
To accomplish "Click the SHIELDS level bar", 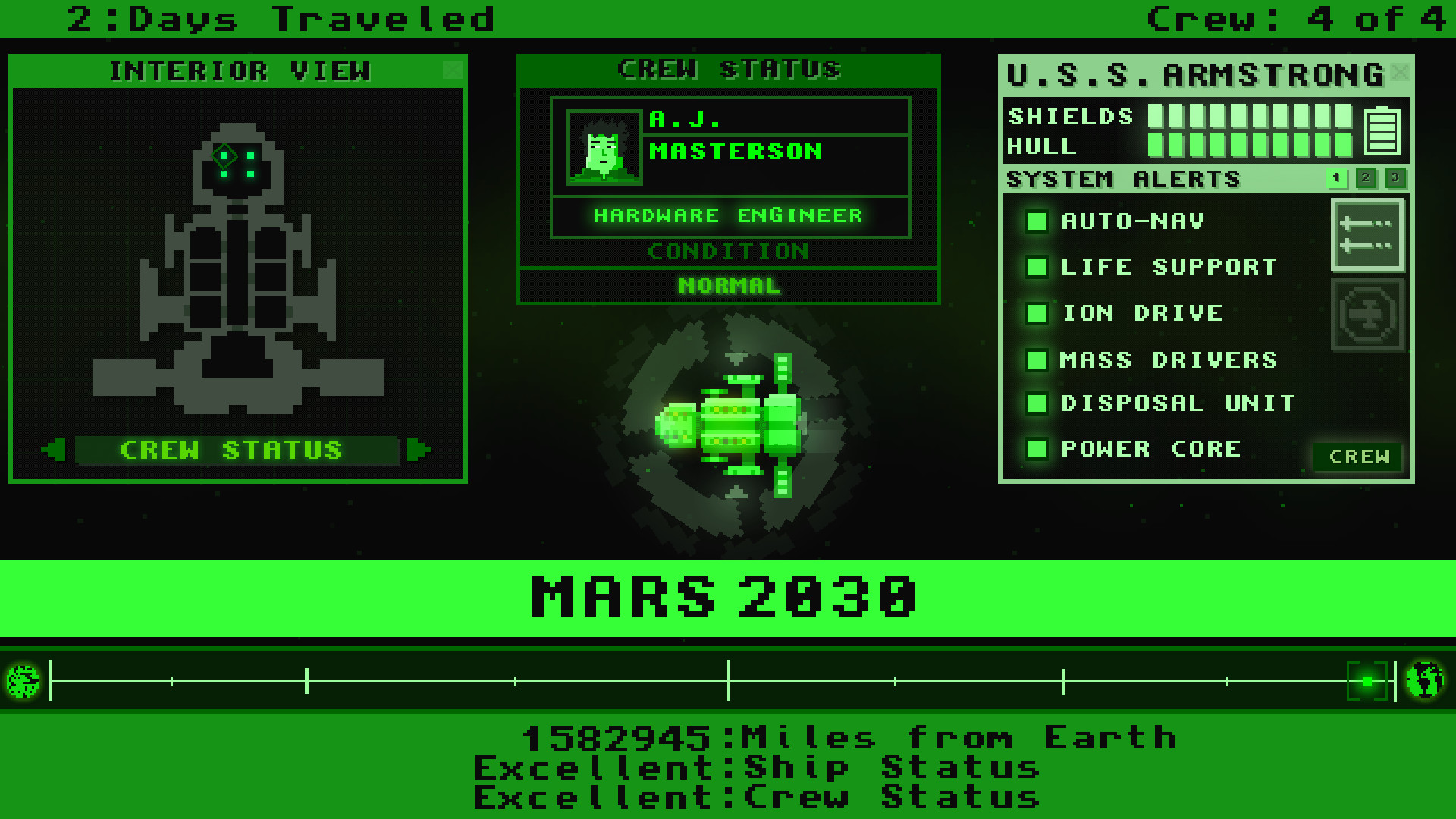I will pyautogui.click(x=1251, y=116).
